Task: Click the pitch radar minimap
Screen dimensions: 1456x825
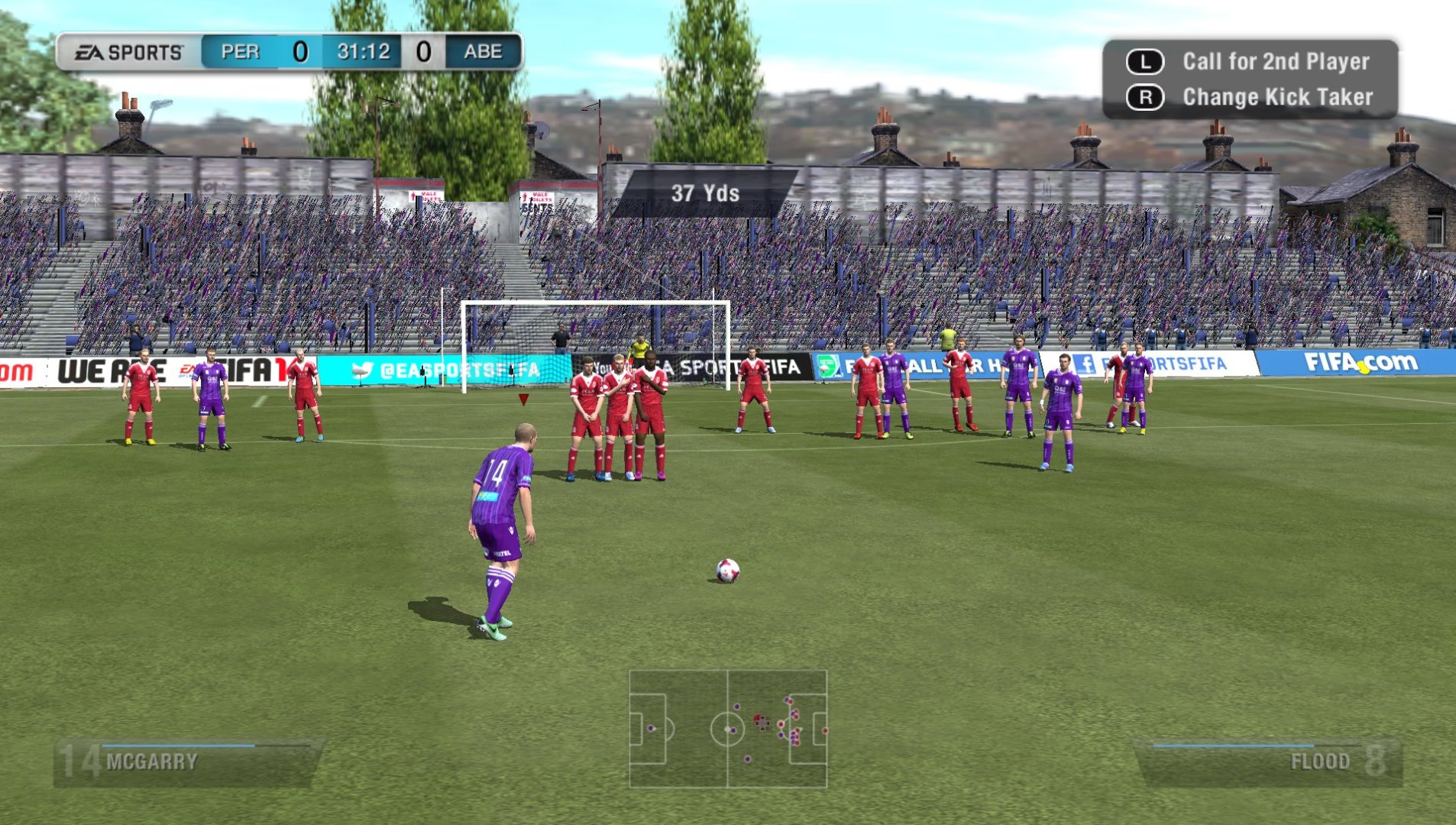Action: point(728,729)
